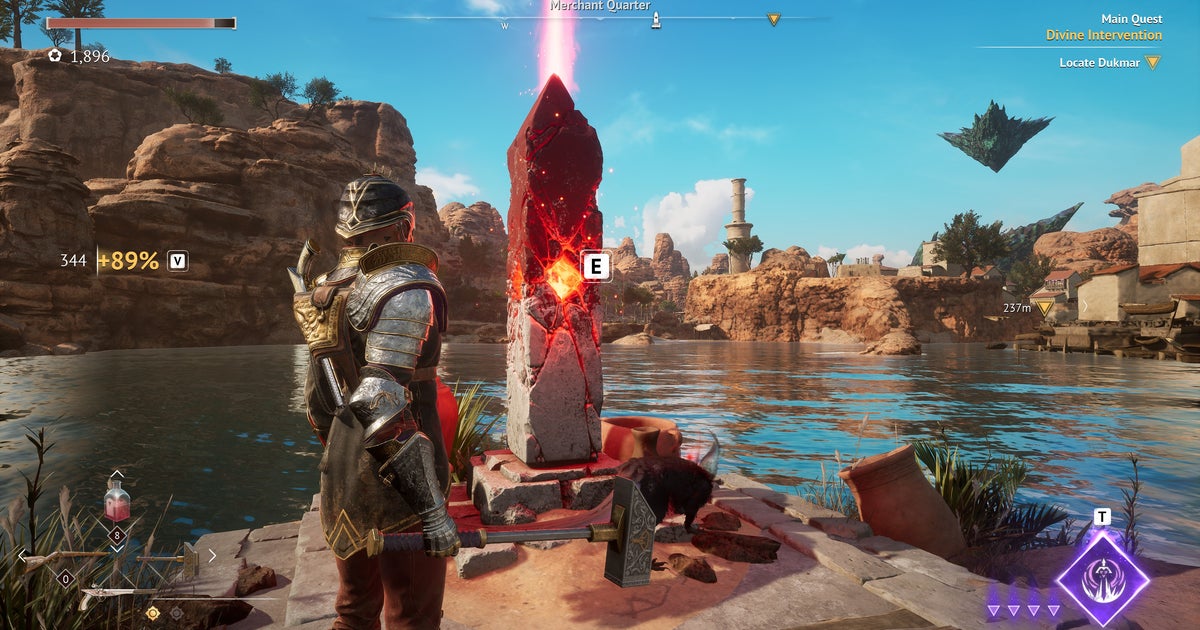The image size is (1200, 630).
Task: Click the 237m quest waypoint marker
Action: click(1045, 308)
